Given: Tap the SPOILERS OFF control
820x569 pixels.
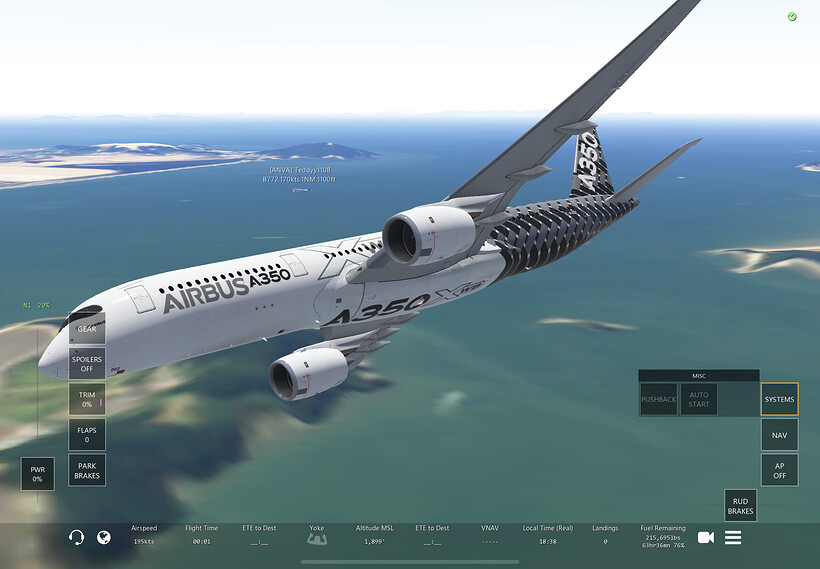Looking at the screenshot, I should [x=87, y=364].
